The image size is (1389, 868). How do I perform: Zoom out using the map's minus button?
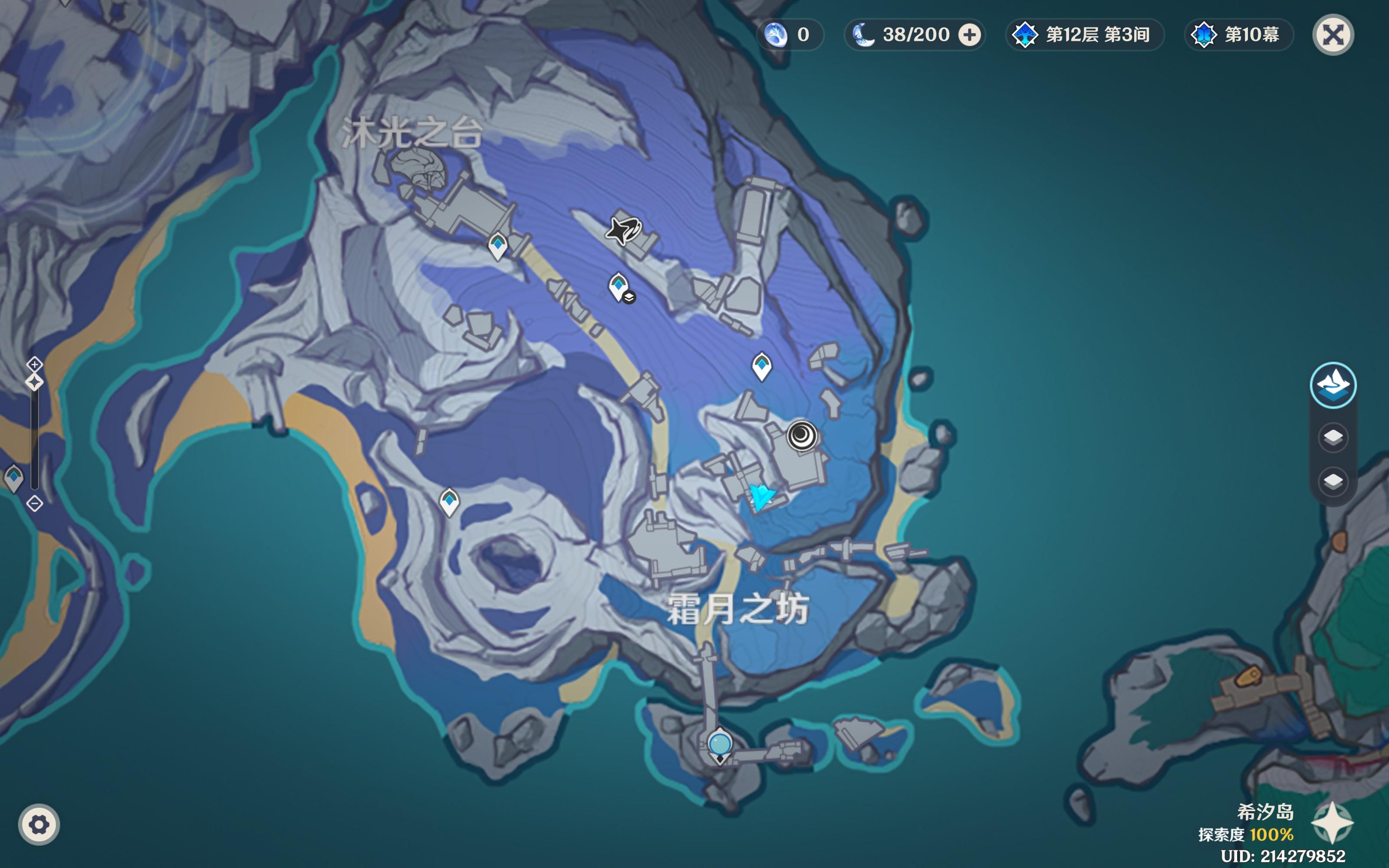pos(34,503)
